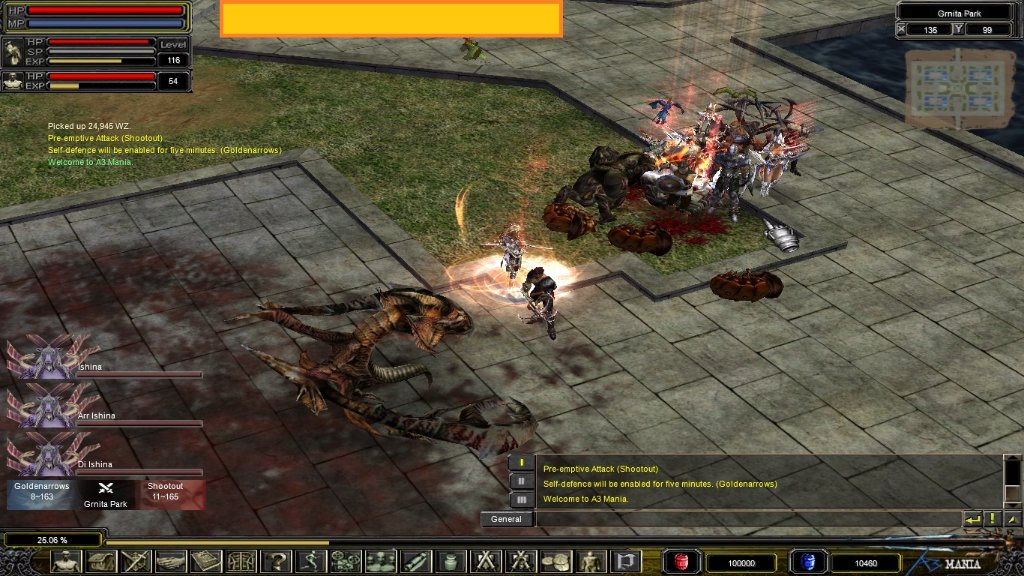Toggle the running man icon

(310, 562)
